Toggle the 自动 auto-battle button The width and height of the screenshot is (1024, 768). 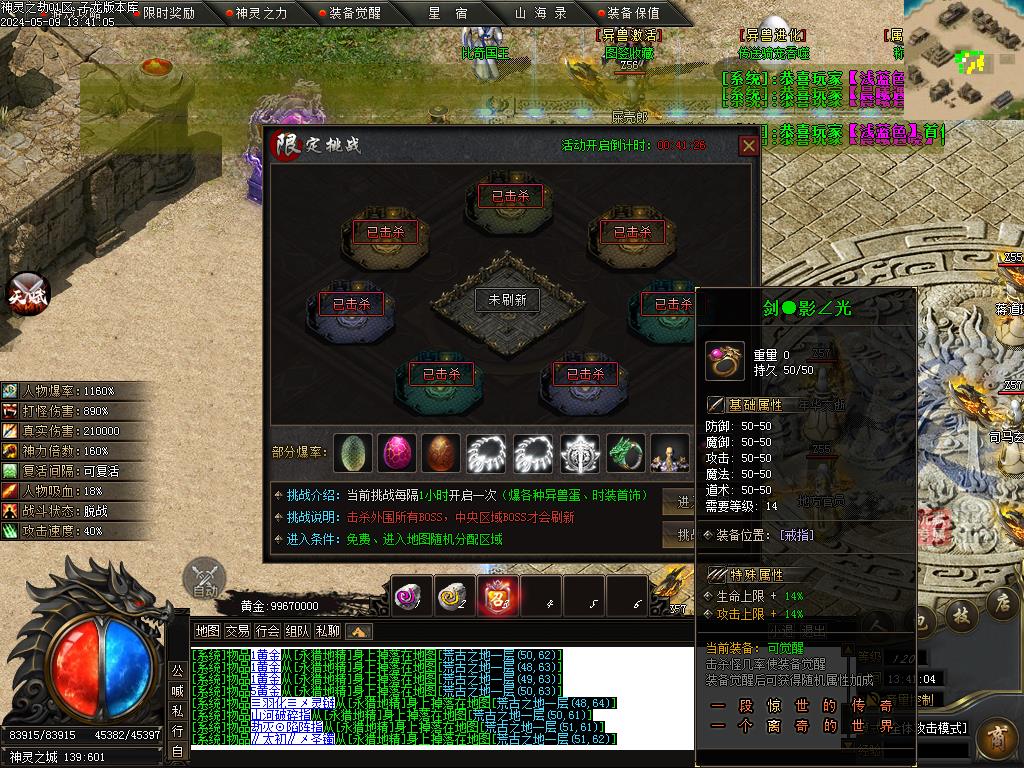click(205, 580)
